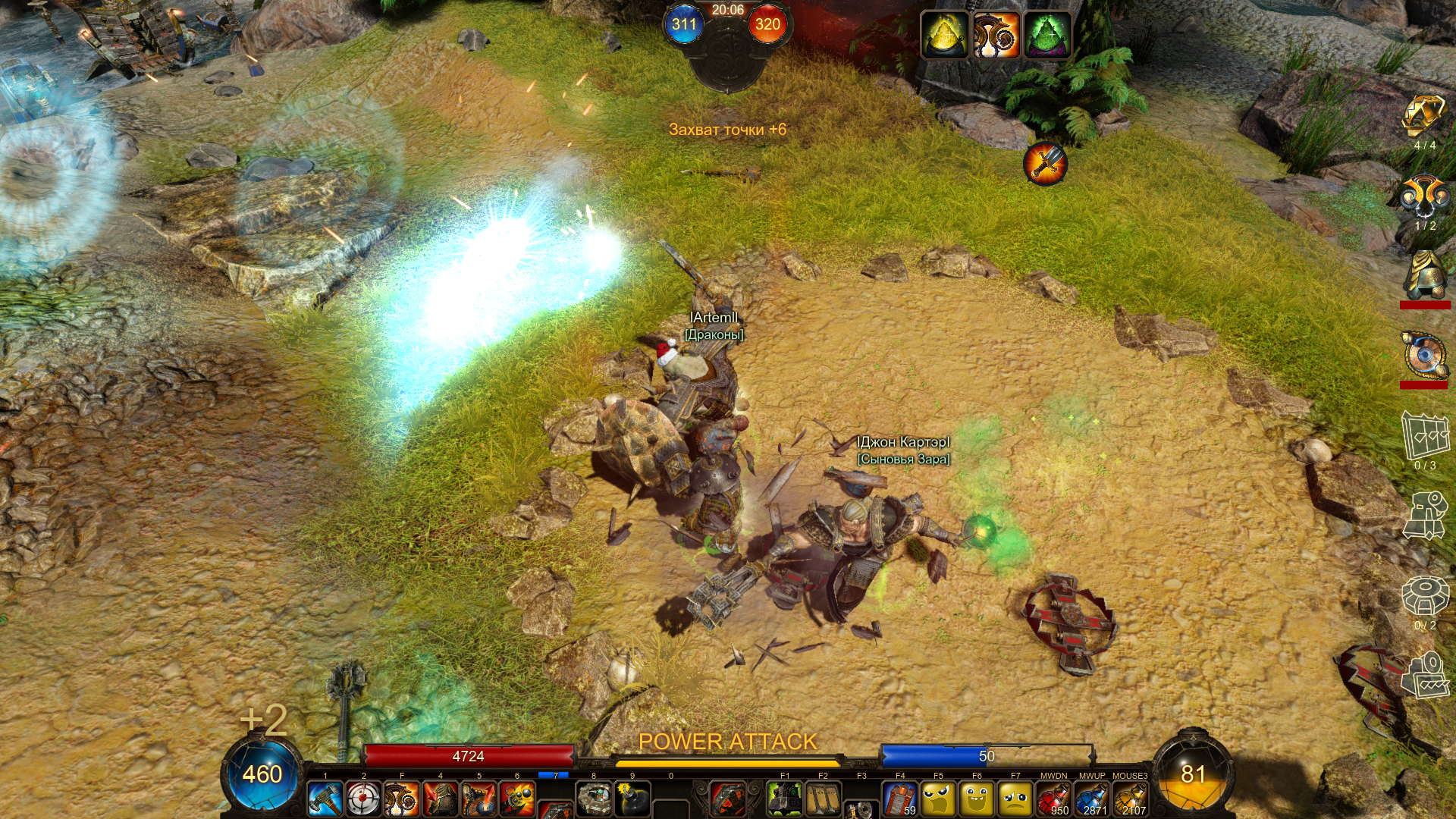Send the sad yellow face emote
The image size is (1456, 819).
tap(1015, 799)
